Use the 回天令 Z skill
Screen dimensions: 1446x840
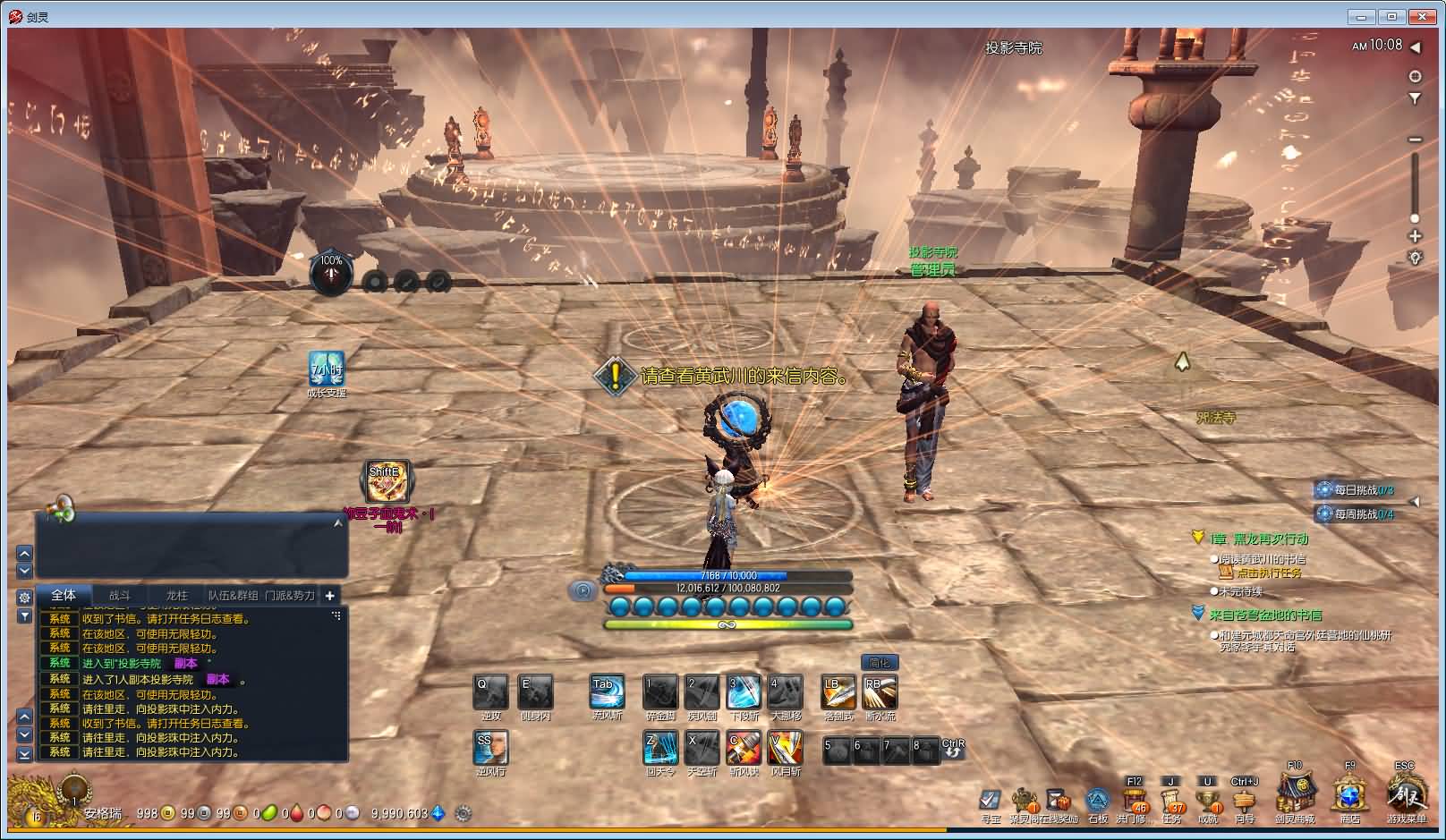pyautogui.click(x=660, y=748)
